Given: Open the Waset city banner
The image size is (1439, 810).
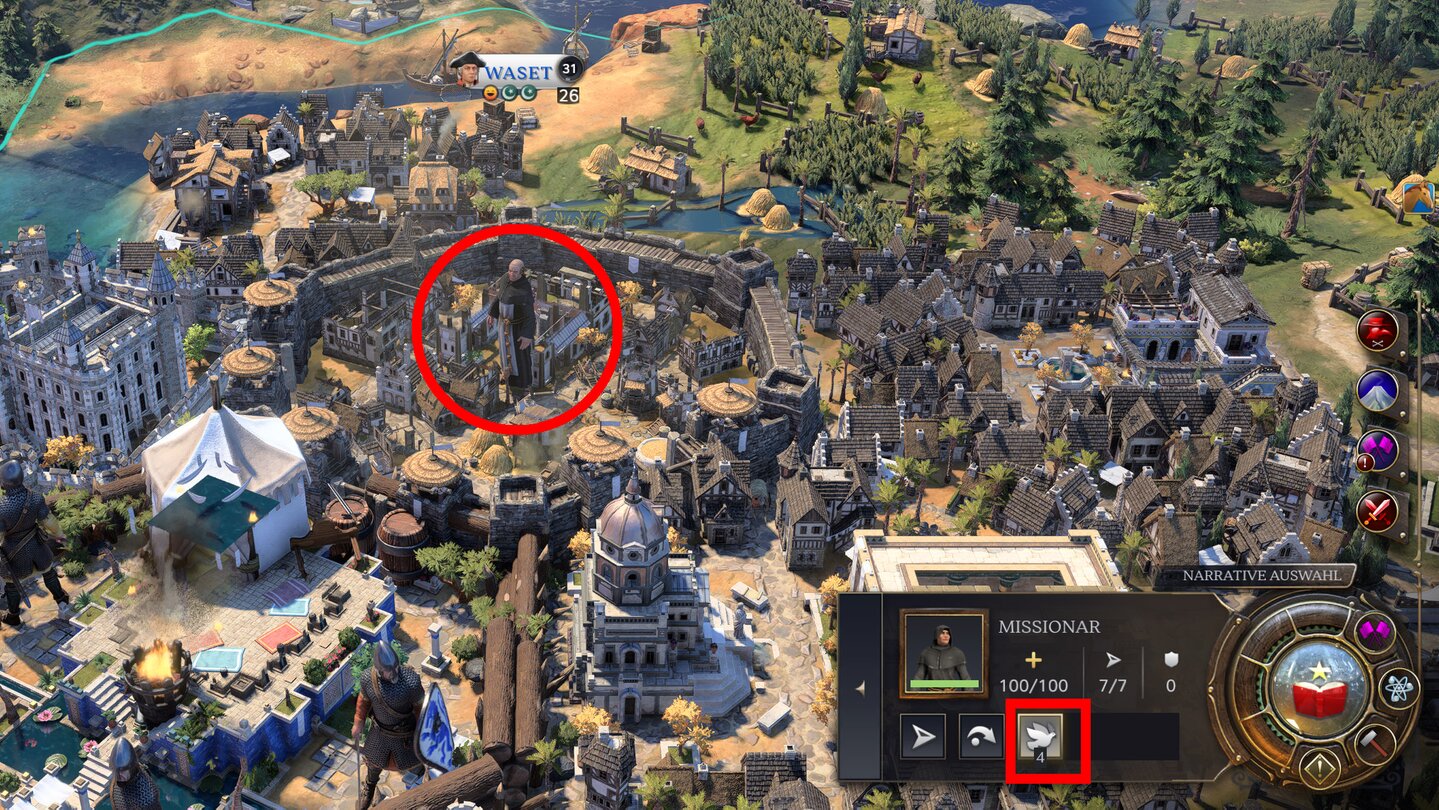Looking at the screenshot, I should pyautogui.click(x=519, y=72).
